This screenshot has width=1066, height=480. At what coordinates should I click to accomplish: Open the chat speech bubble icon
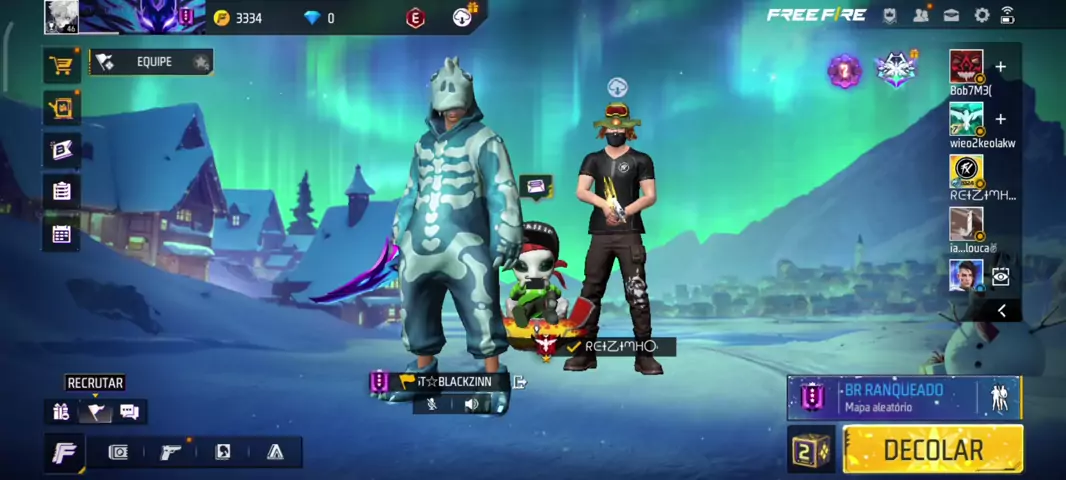click(129, 411)
